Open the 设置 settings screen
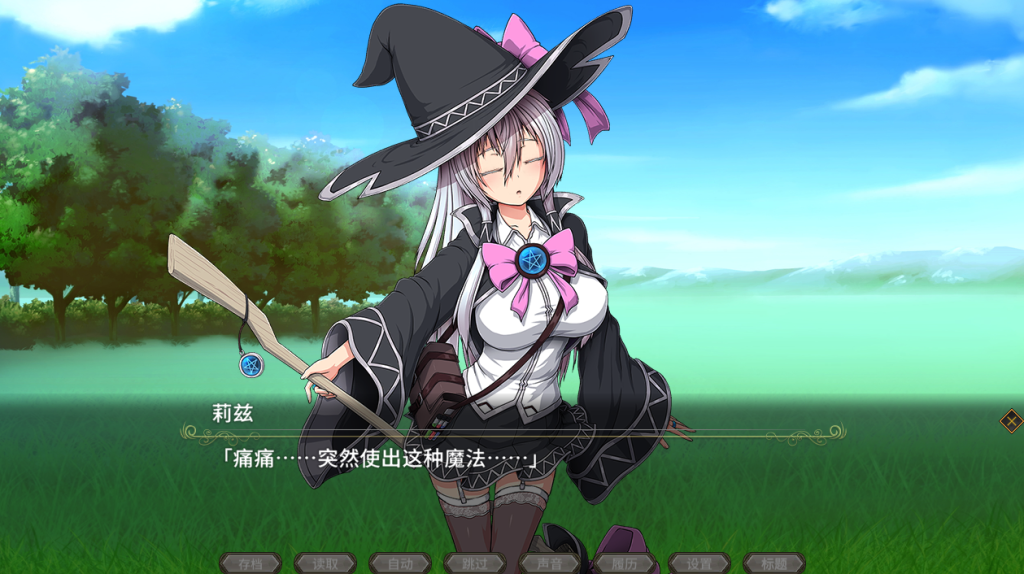The image size is (1024, 574). click(699, 564)
